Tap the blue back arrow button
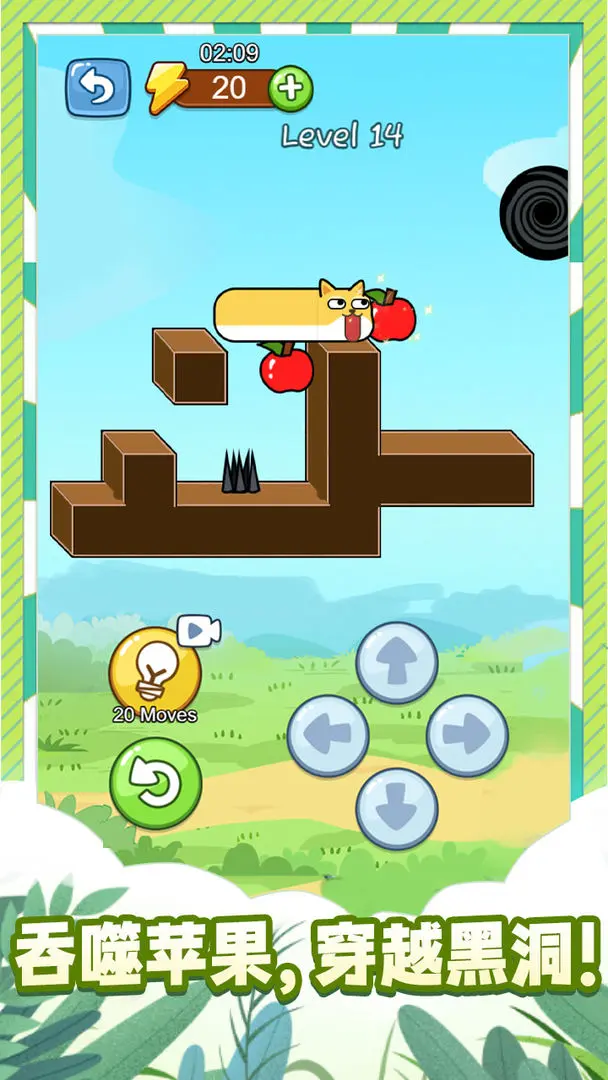This screenshot has height=1080, width=608. point(98,88)
